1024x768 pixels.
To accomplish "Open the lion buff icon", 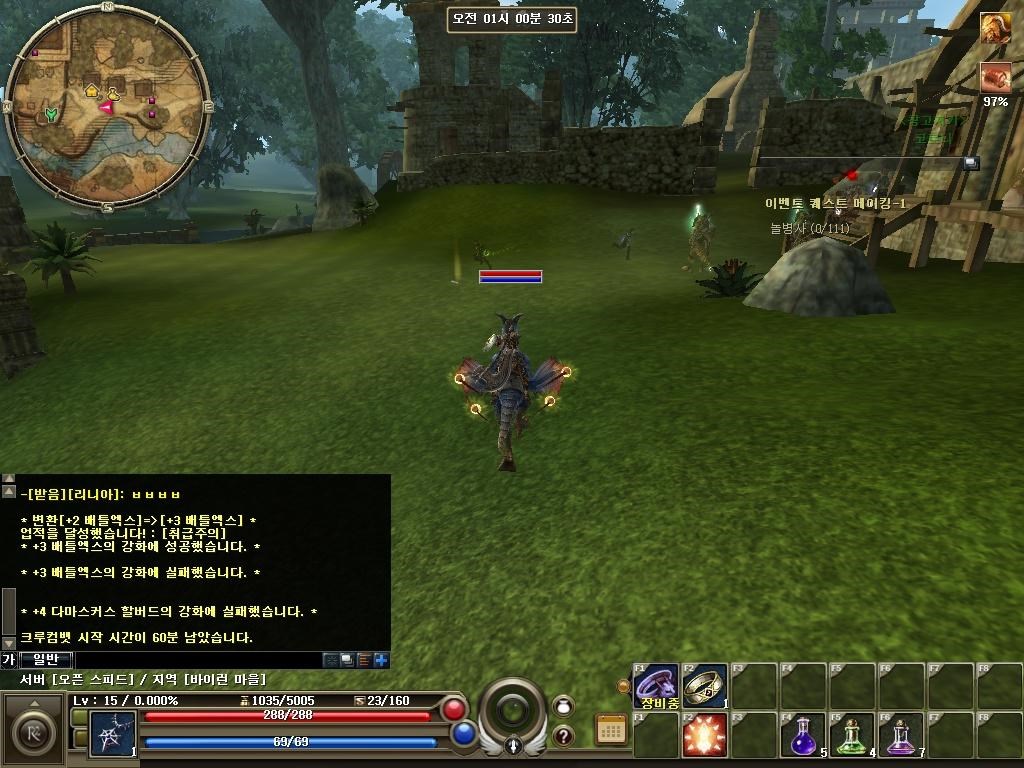I will tap(994, 28).
